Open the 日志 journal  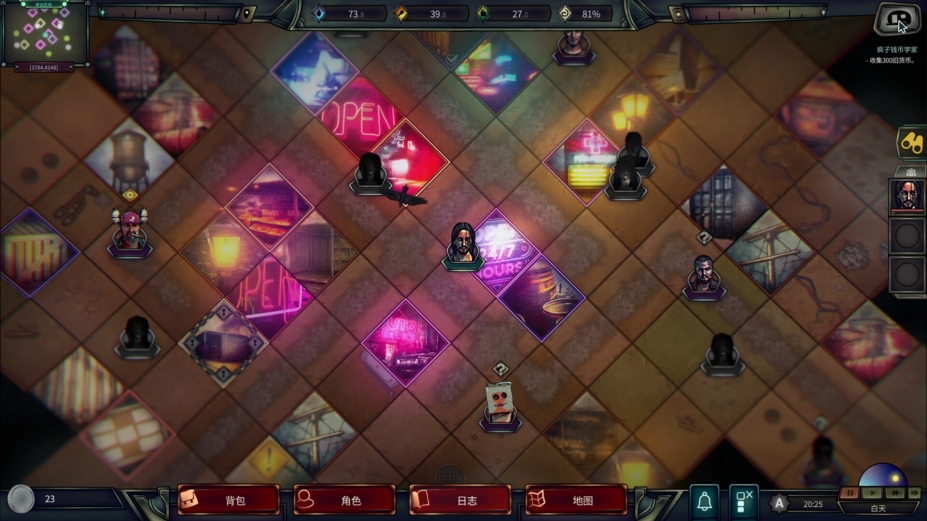pyautogui.click(x=460, y=500)
